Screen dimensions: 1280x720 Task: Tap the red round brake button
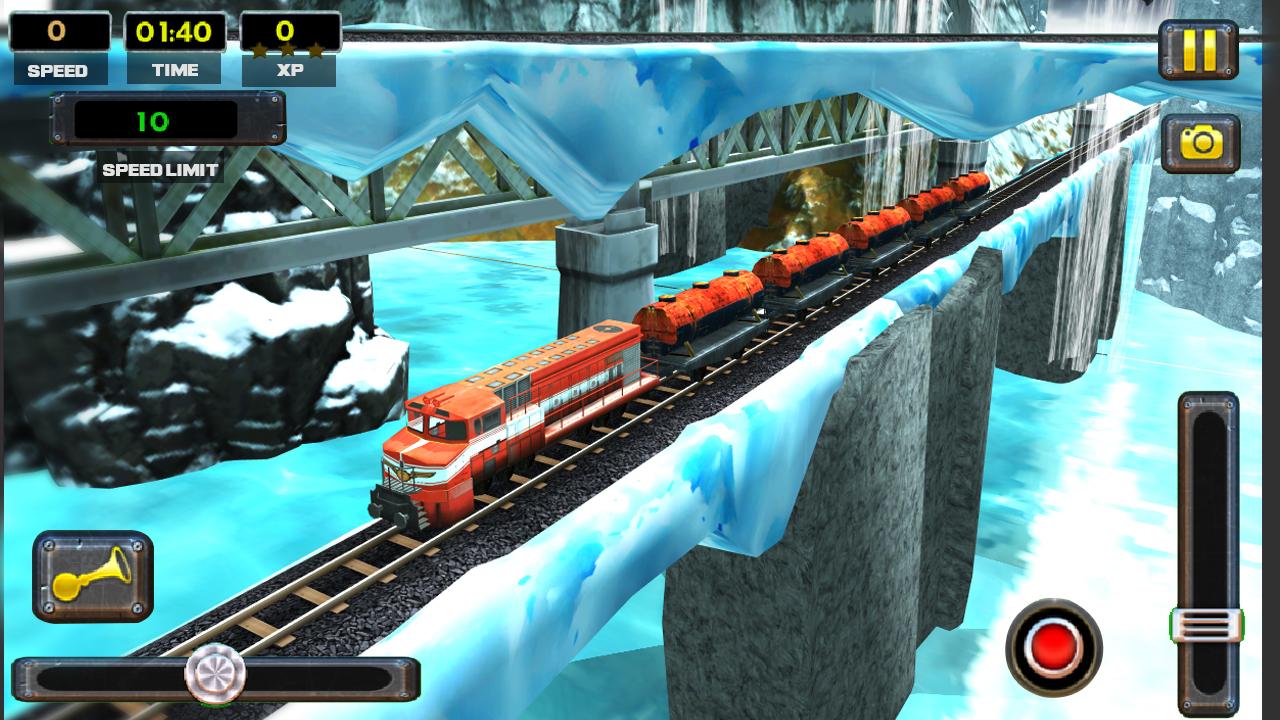pyautogui.click(x=1053, y=647)
